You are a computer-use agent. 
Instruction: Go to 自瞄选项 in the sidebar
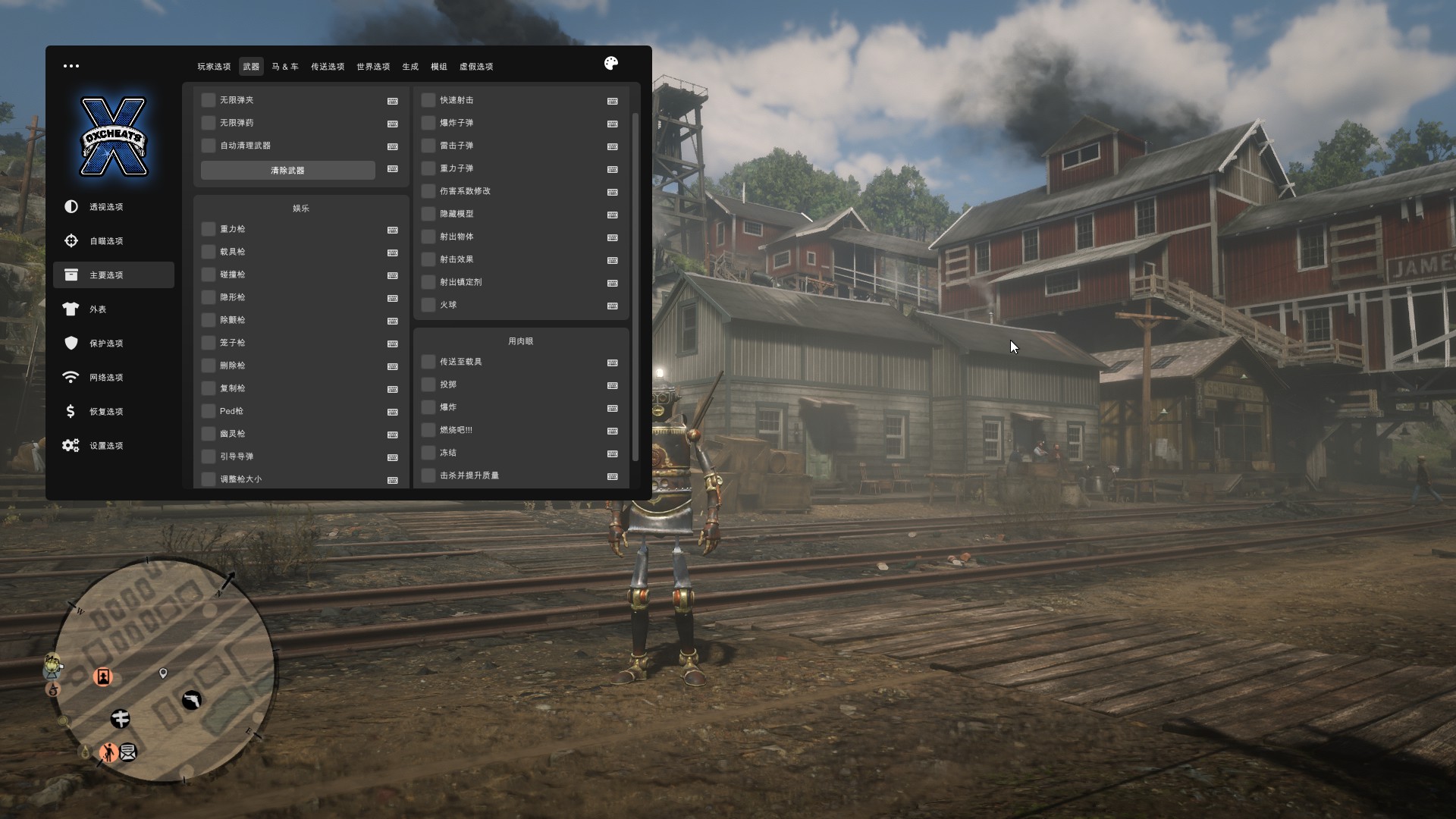tap(106, 241)
